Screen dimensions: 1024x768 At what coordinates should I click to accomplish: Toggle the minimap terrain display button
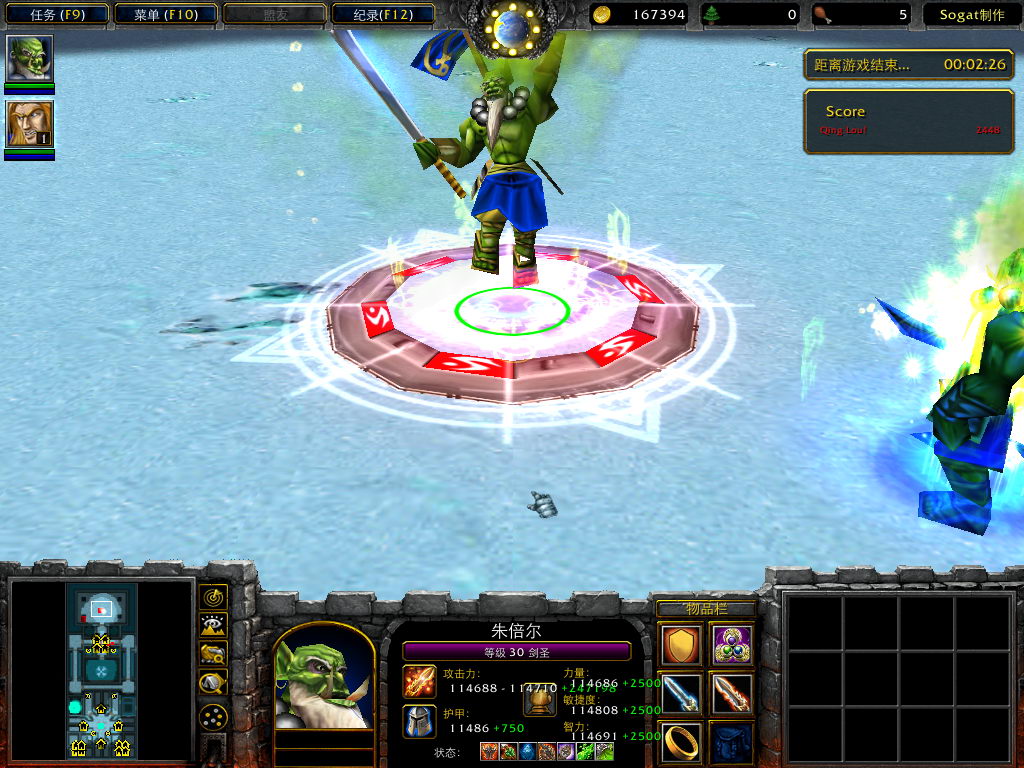click(213, 626)
